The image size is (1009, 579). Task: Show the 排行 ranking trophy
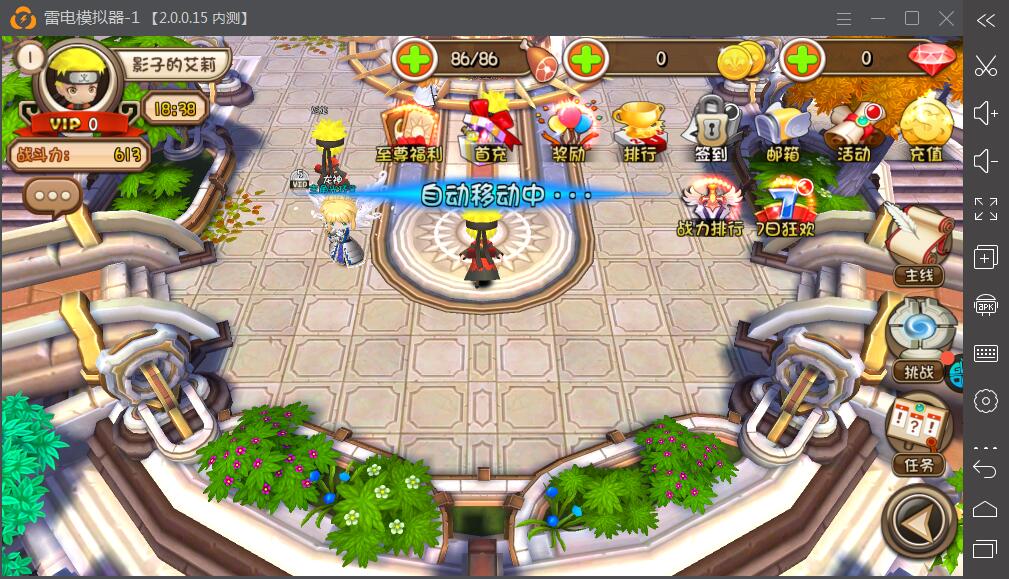640,130
